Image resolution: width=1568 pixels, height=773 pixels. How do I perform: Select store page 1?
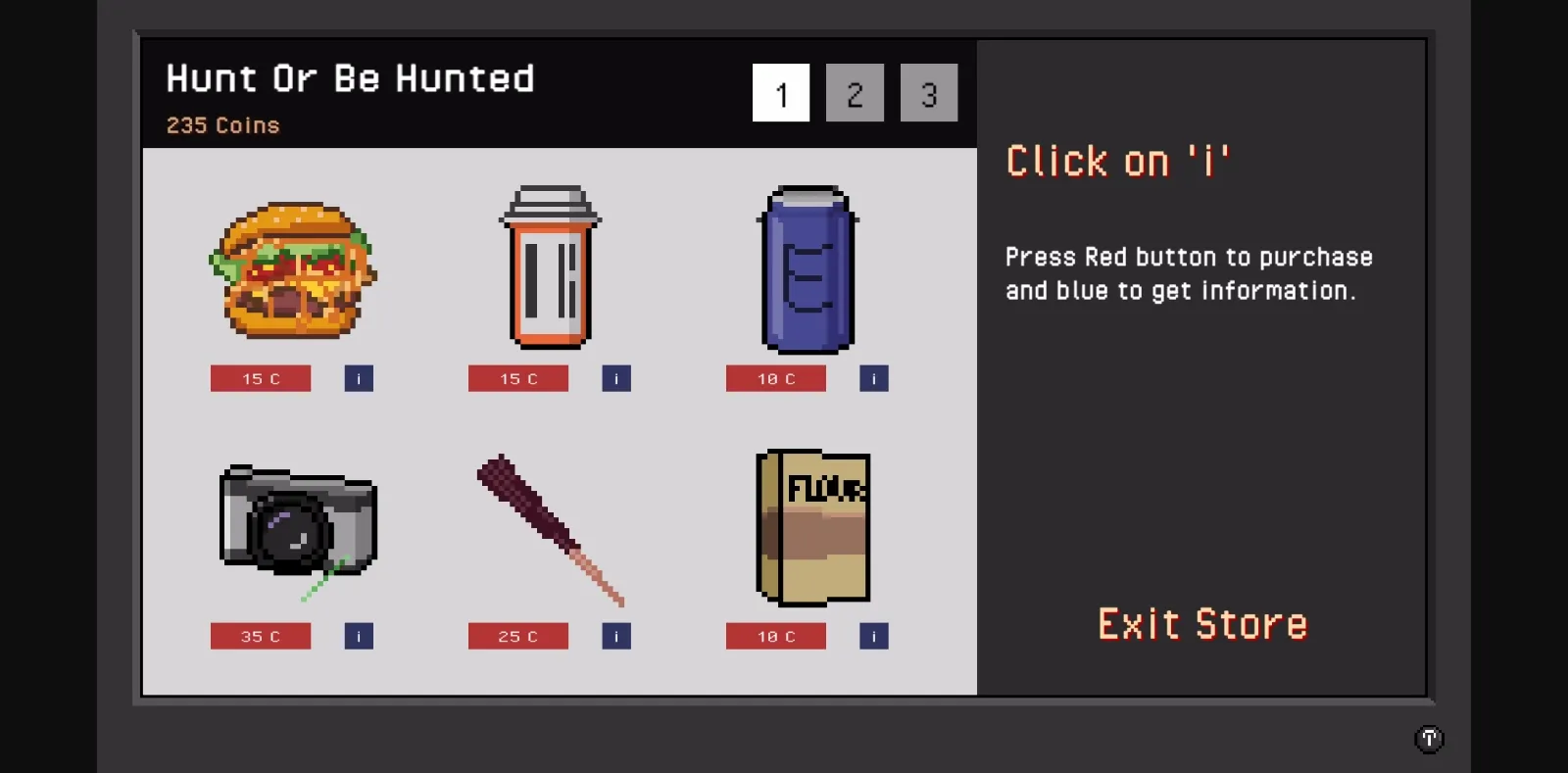click(780, 93)
